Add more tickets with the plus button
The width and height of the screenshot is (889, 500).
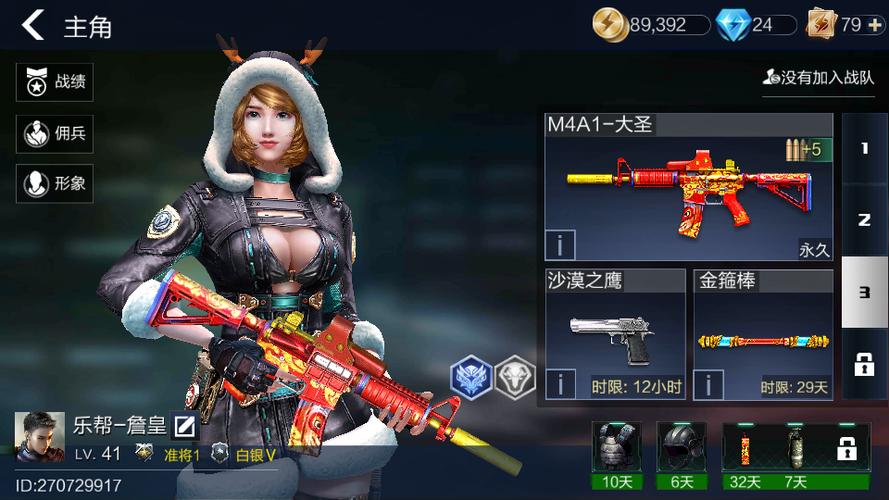point(875,25)
